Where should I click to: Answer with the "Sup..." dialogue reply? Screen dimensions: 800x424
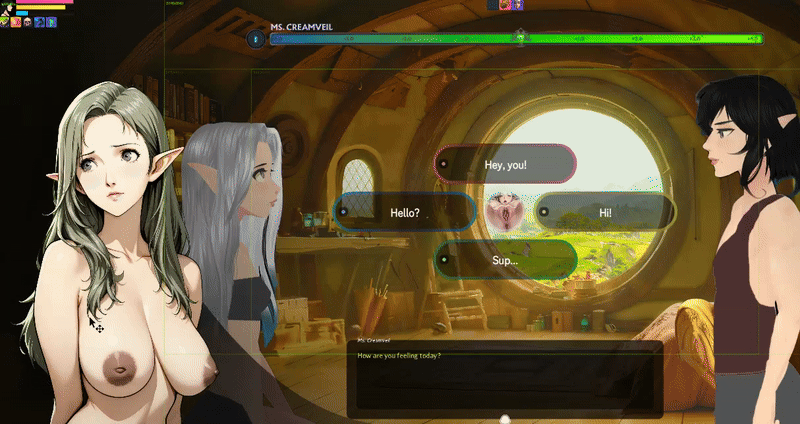[x=505, y=260]
